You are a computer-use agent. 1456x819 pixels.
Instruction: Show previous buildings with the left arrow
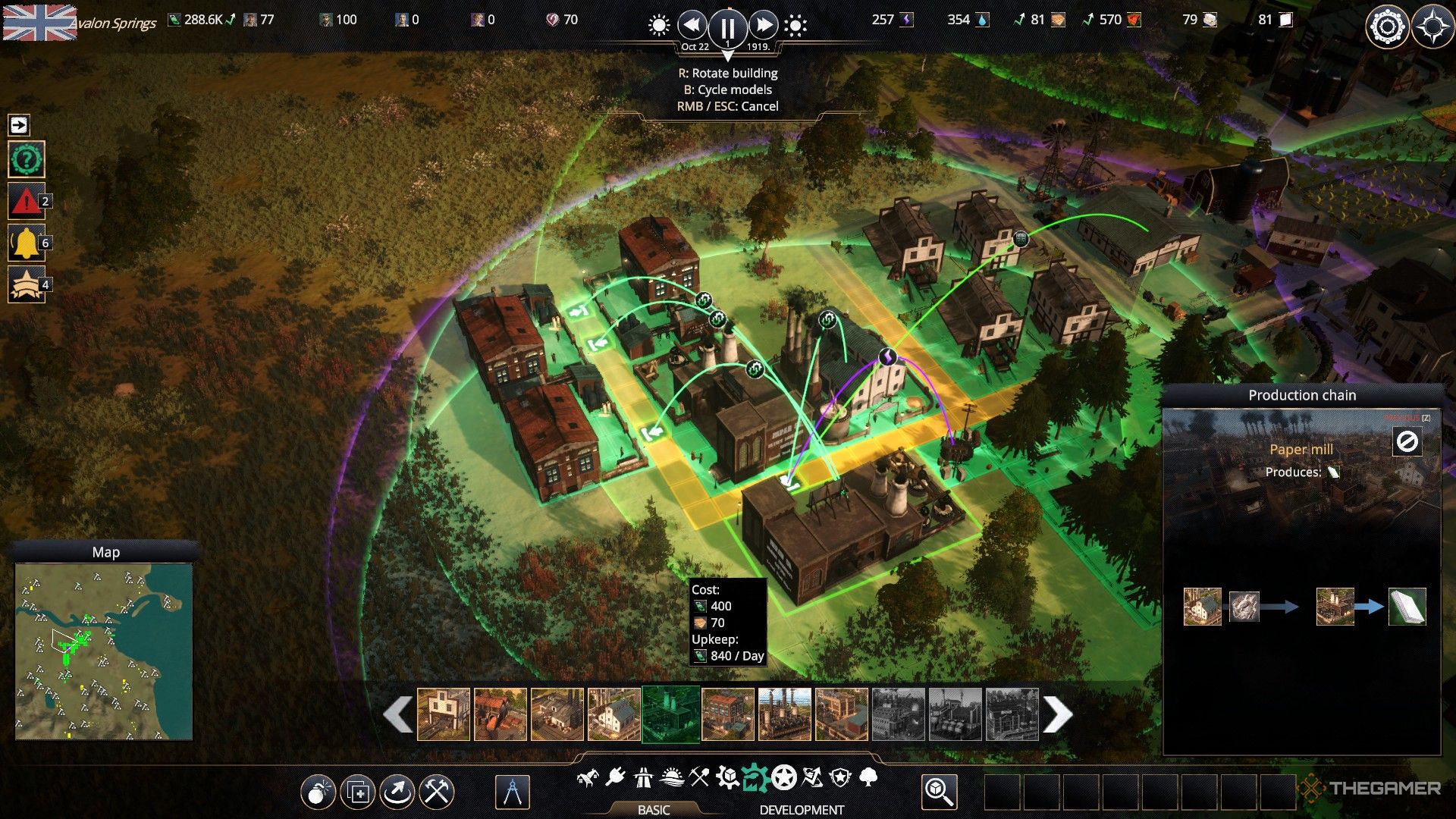coord(398,714)
